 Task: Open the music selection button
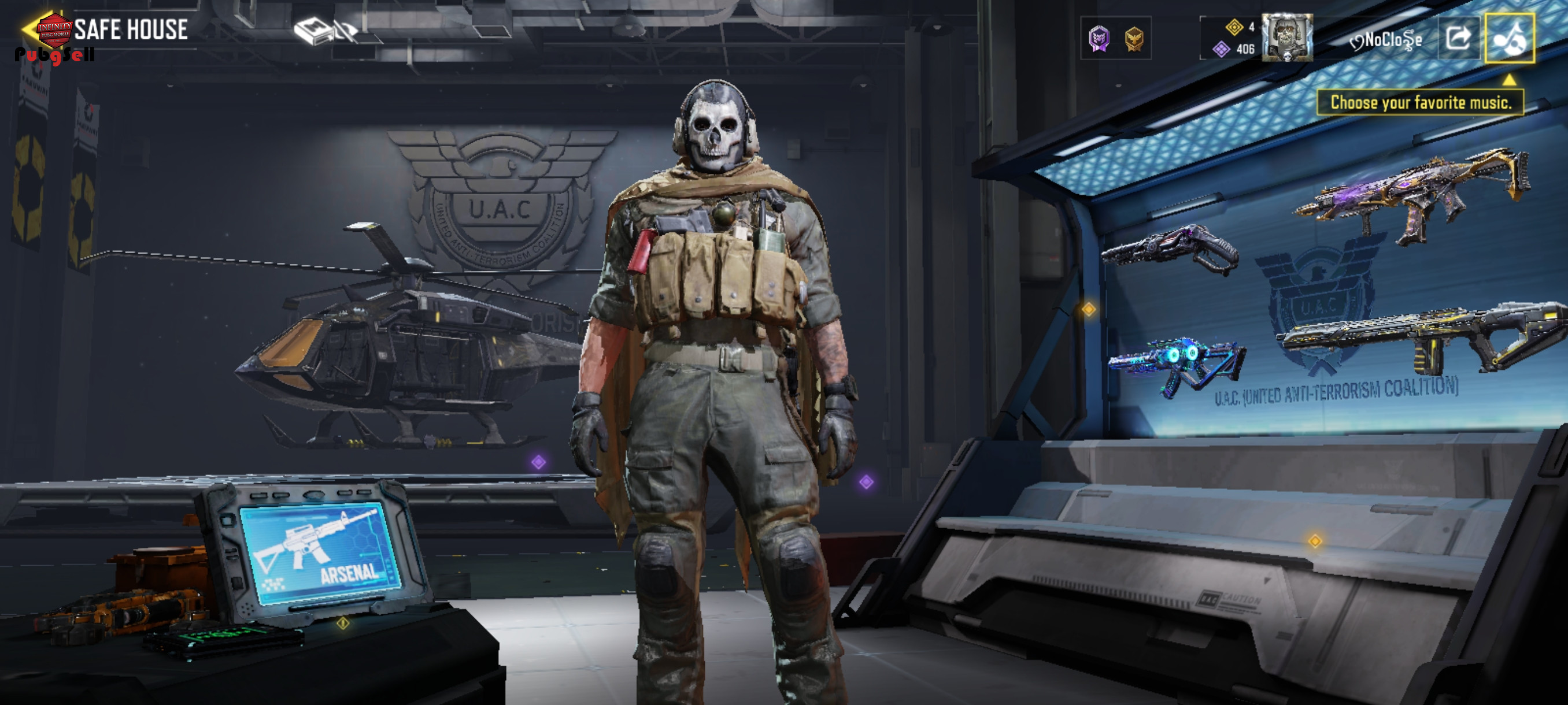point(1509,38)
